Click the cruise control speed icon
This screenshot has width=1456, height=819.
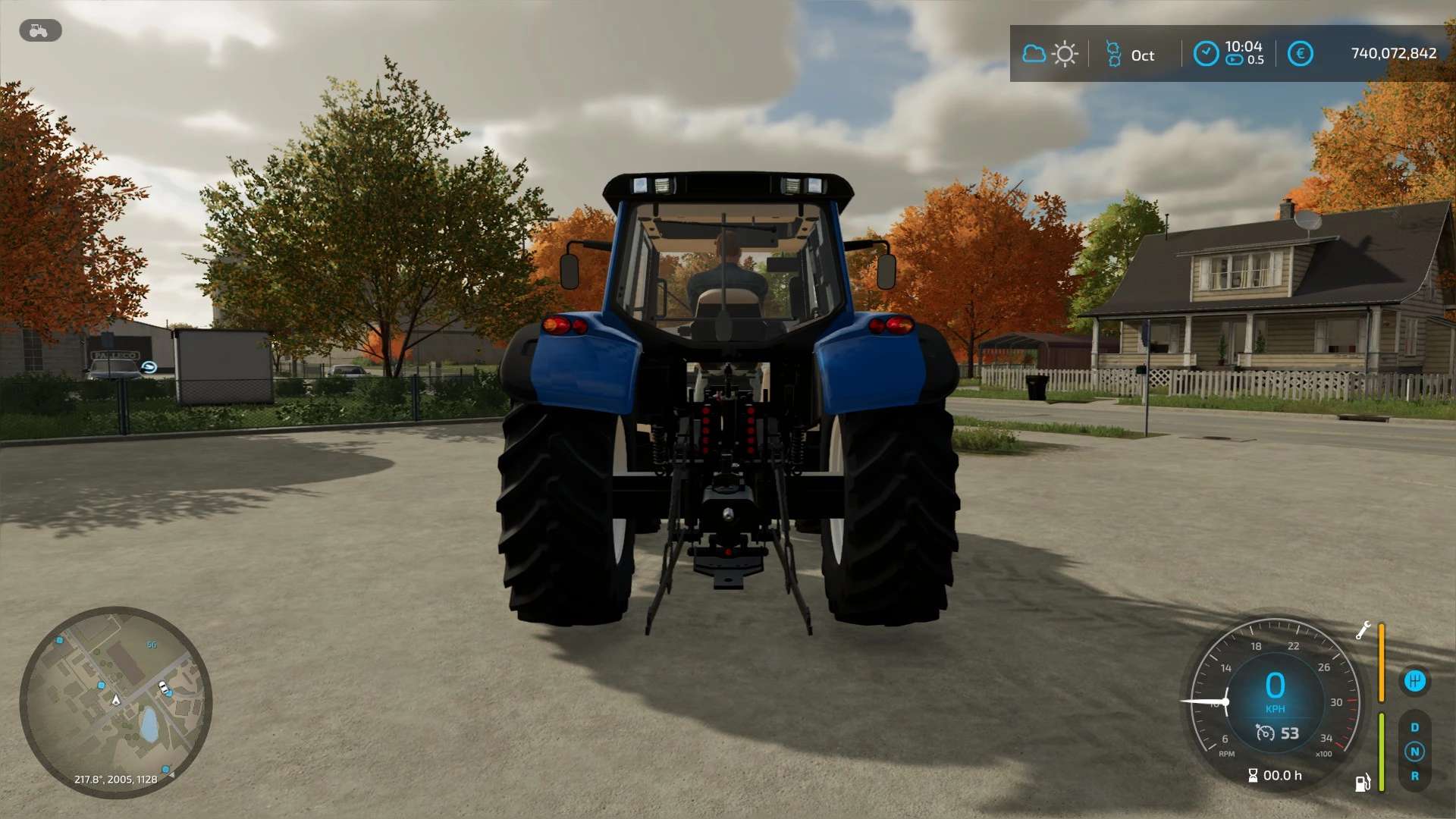[x=1265, y=733]
